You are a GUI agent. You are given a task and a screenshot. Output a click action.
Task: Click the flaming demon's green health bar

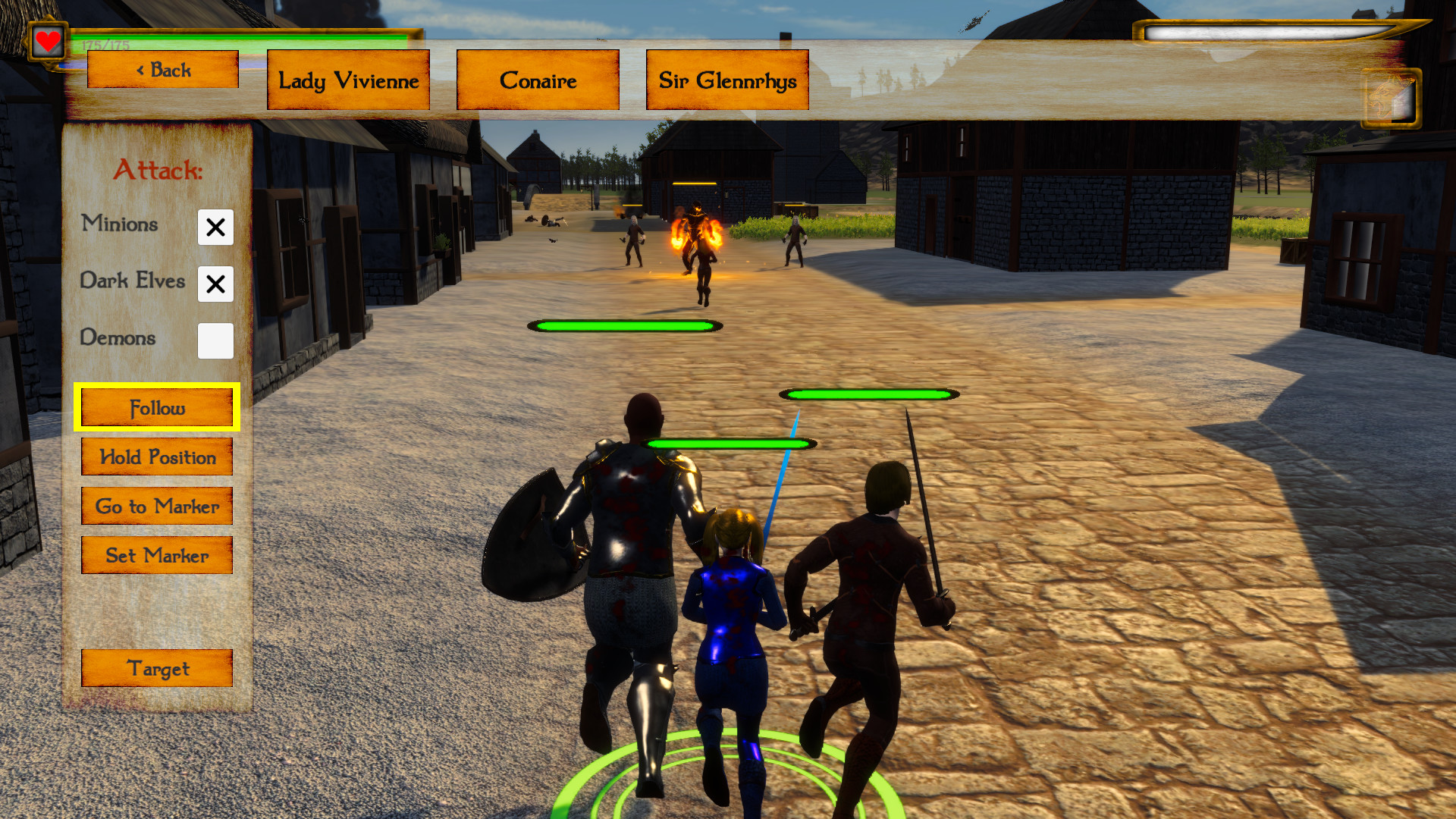point(623,326)
